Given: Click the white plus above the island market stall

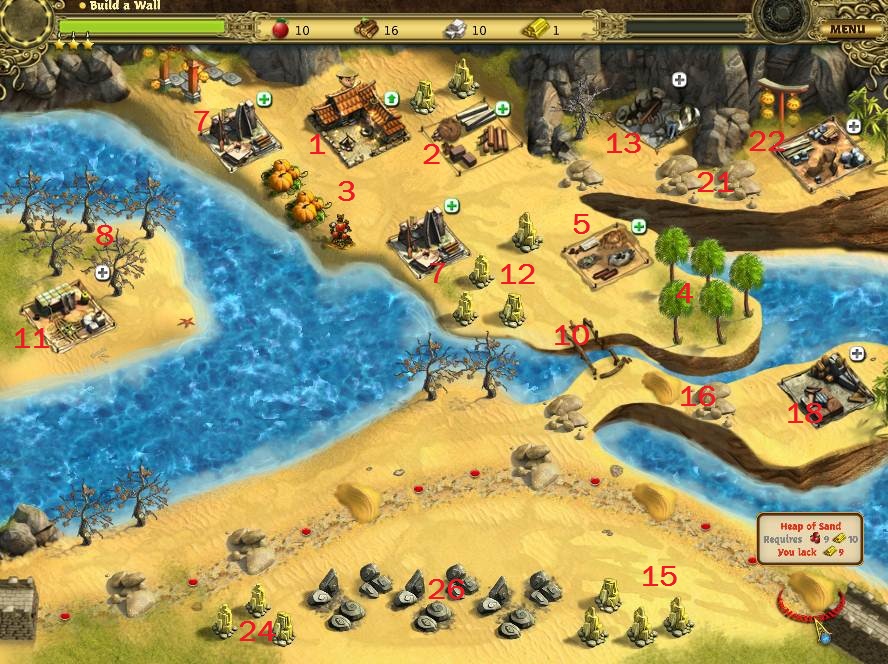Looking at the screenshot, I should [102, 272].
